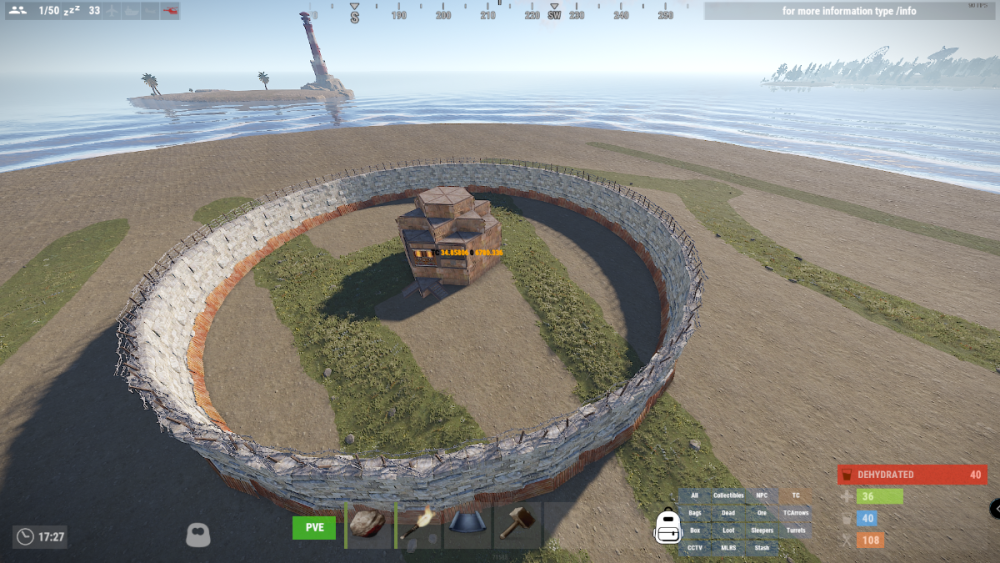
Task: Select the rock in the hotbar
Action: (x=369, y=525)
